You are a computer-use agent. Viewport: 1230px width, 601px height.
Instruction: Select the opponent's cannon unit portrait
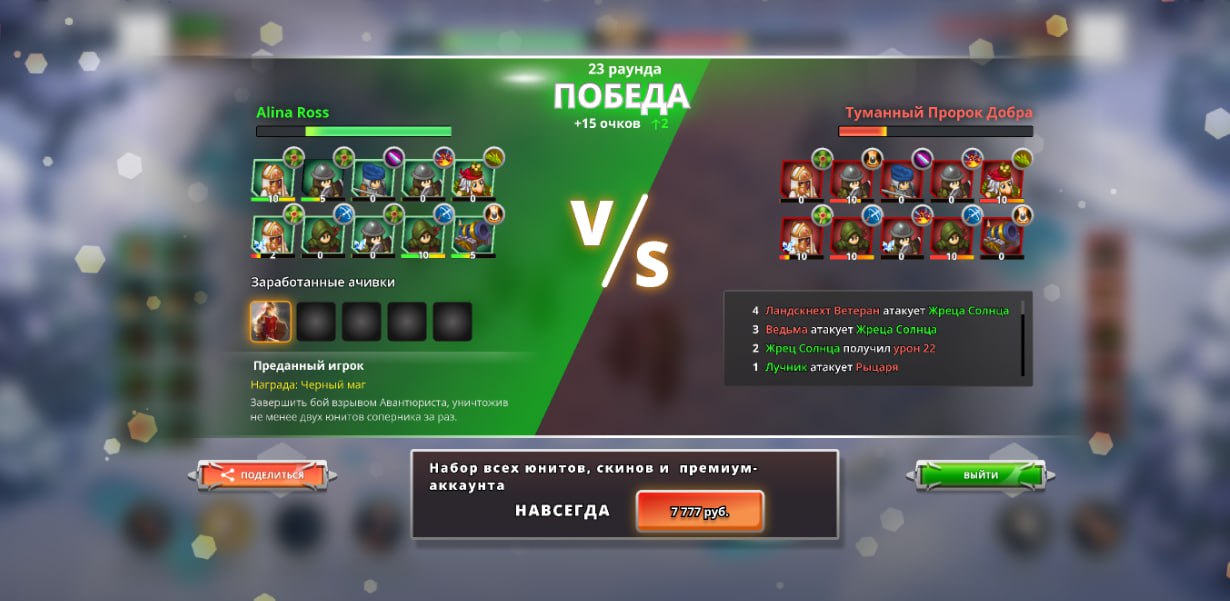tap(1000, 236)
